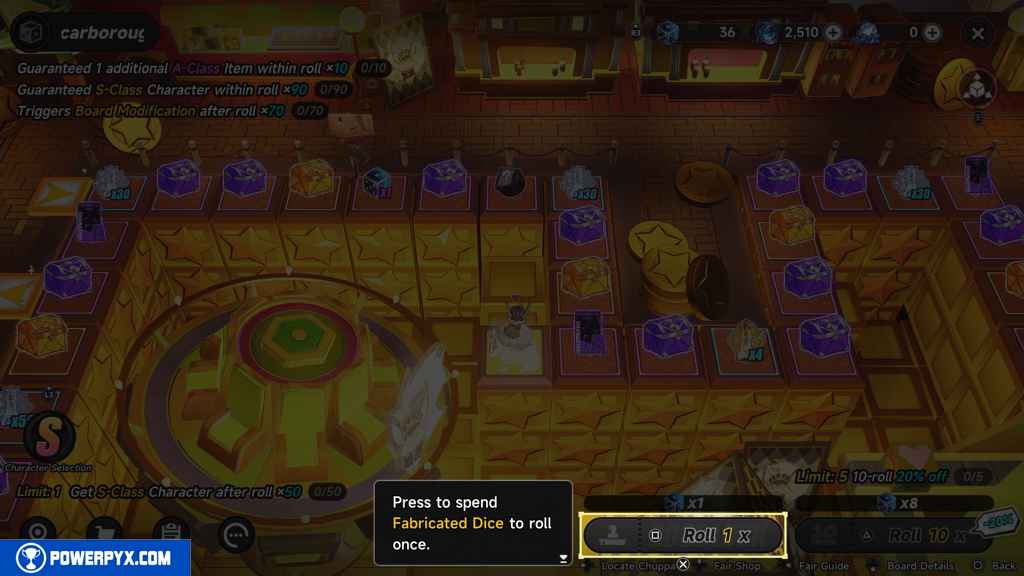Add currency with the plus beside 2,510

click(833, 32)
